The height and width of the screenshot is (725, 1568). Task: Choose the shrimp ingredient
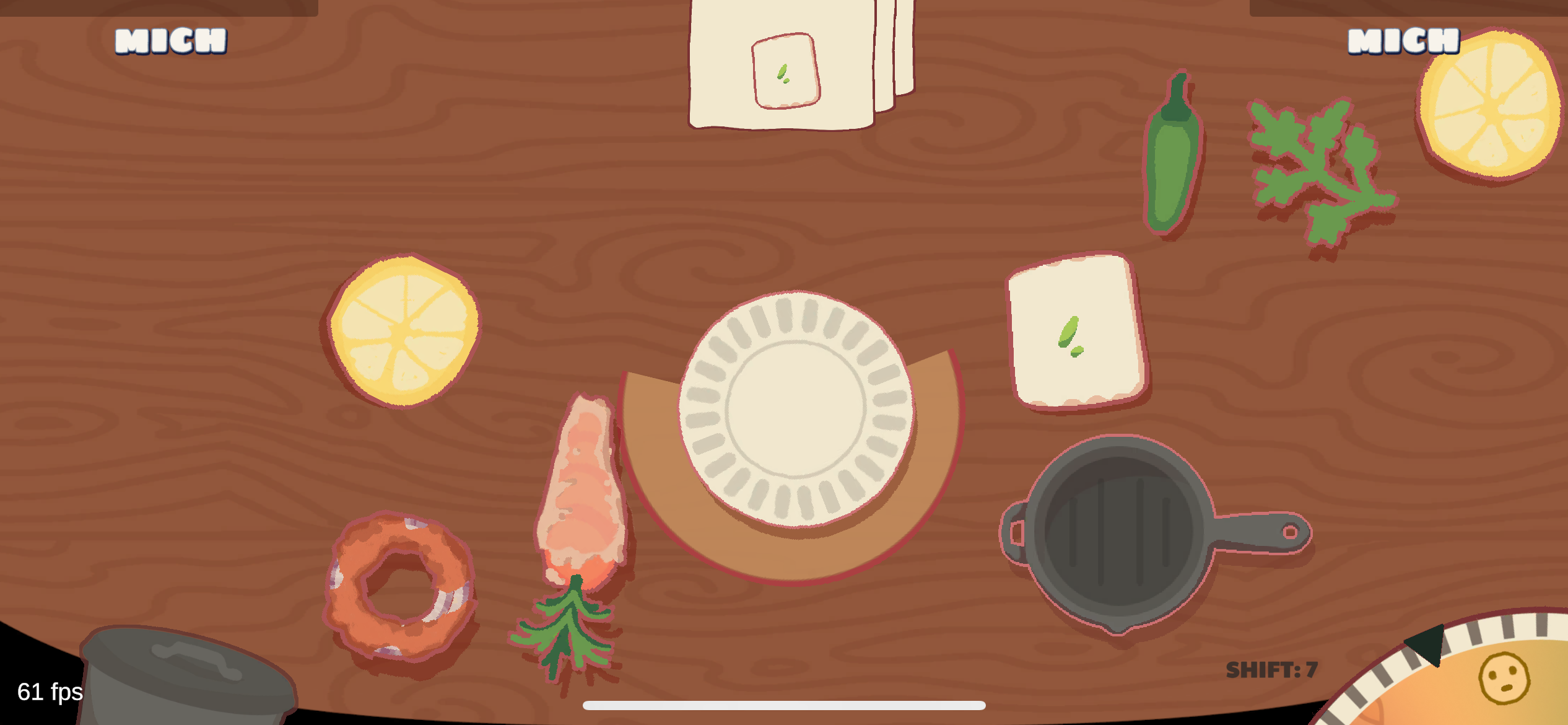pyautogui.click(x=582, y=490)
